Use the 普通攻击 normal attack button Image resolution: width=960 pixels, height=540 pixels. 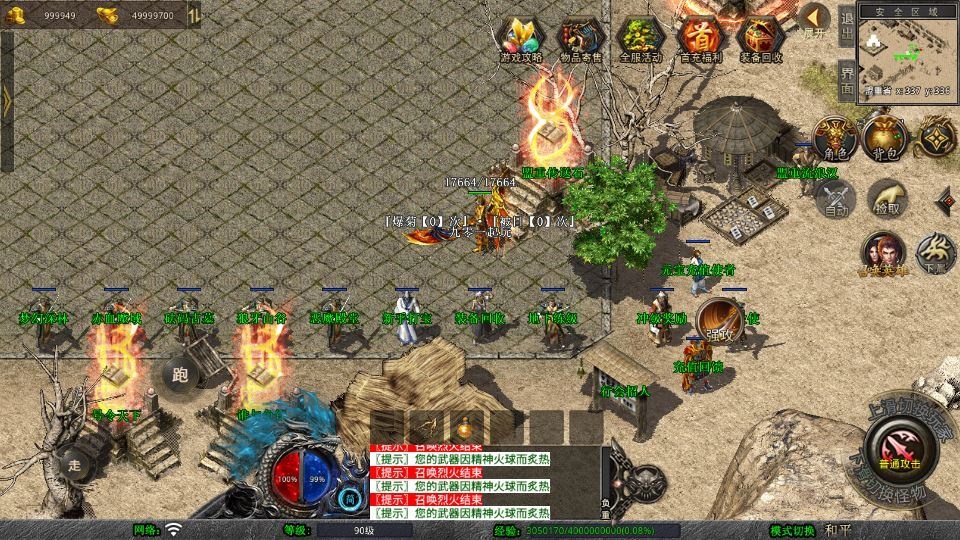click(x=901, y=446)
